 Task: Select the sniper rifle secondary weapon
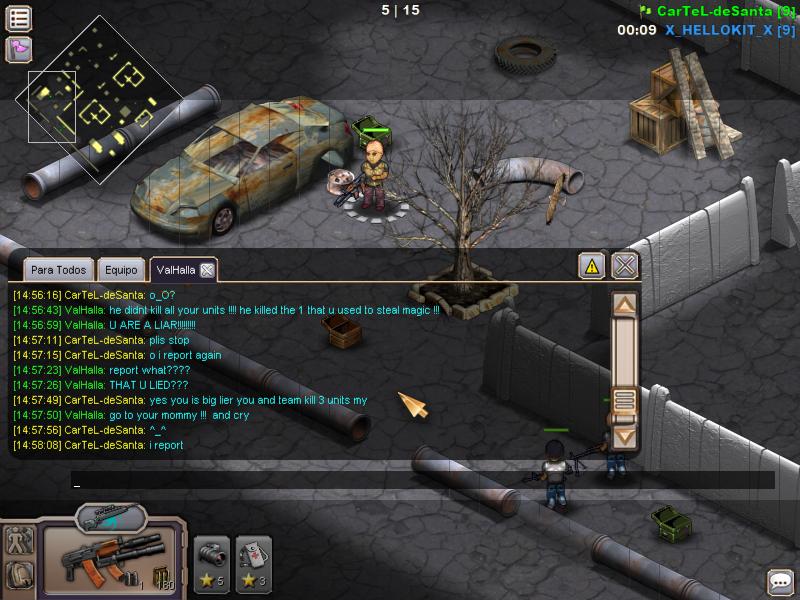[110, 518]
